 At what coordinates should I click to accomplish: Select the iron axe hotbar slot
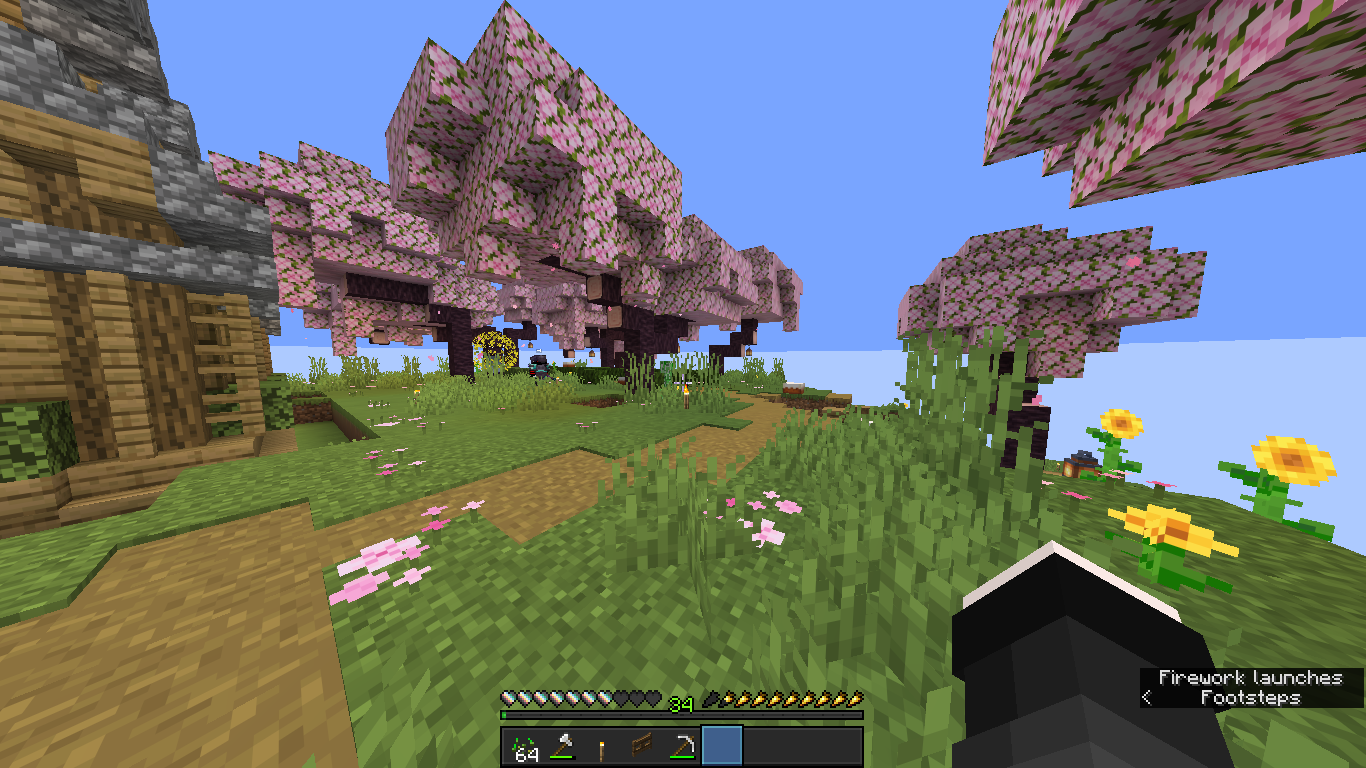point(562,747)
